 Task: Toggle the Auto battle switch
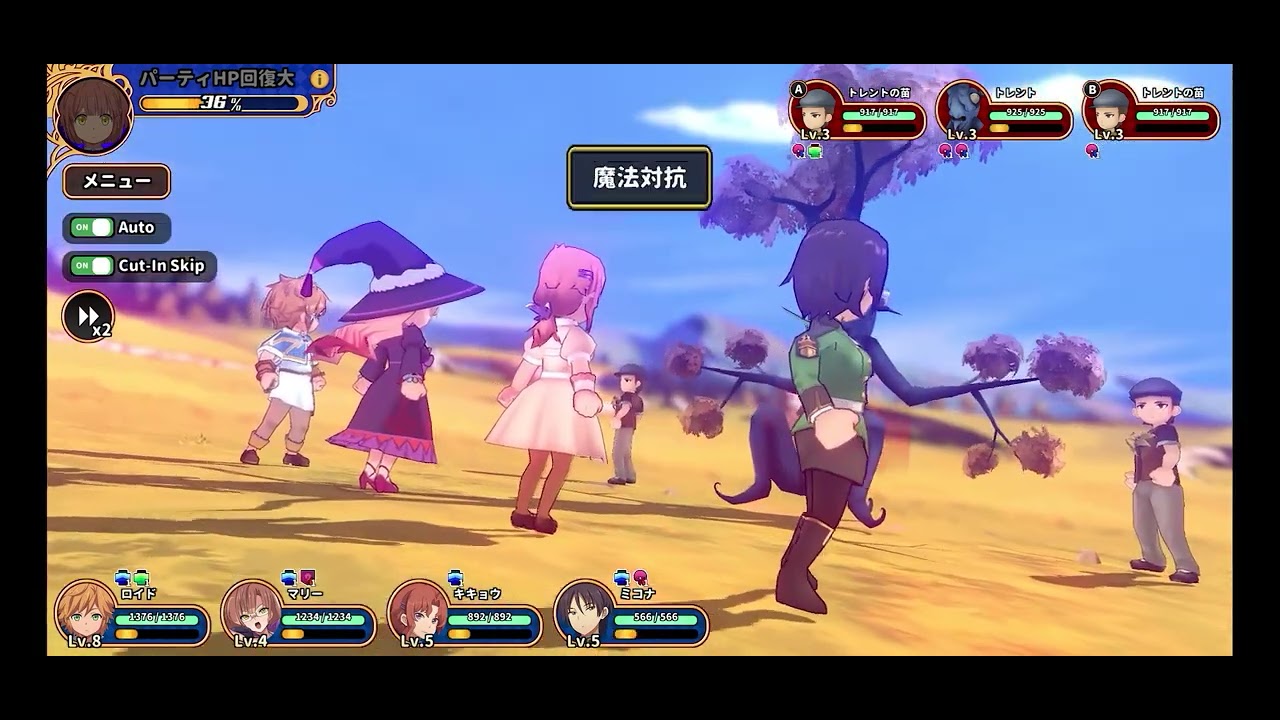tap(92, 228)
